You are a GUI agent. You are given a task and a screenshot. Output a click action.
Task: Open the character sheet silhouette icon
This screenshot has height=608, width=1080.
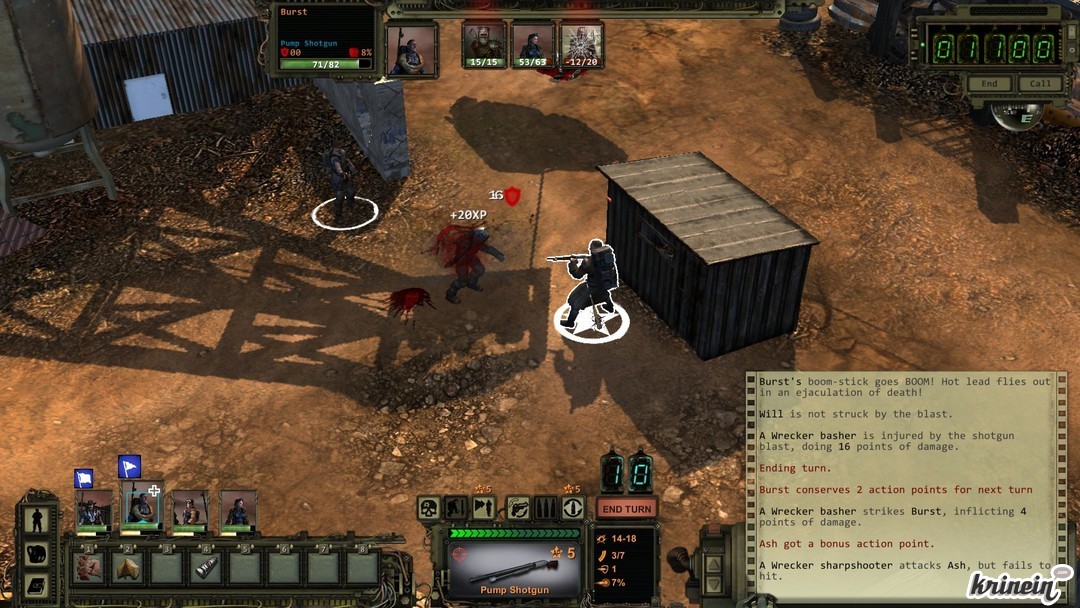[x=37, y=521]
